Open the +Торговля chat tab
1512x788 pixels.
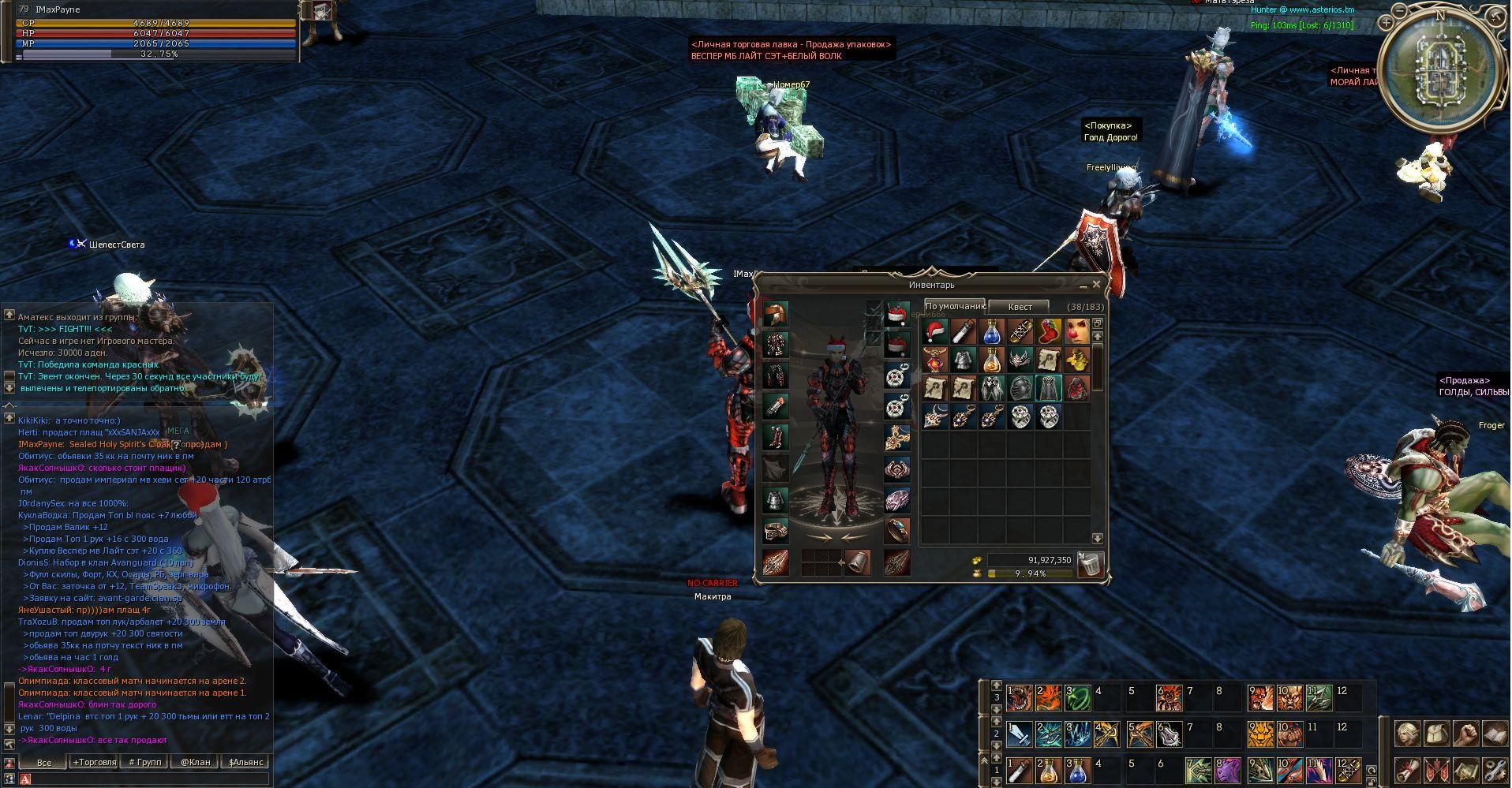click(x=94, y=762)
